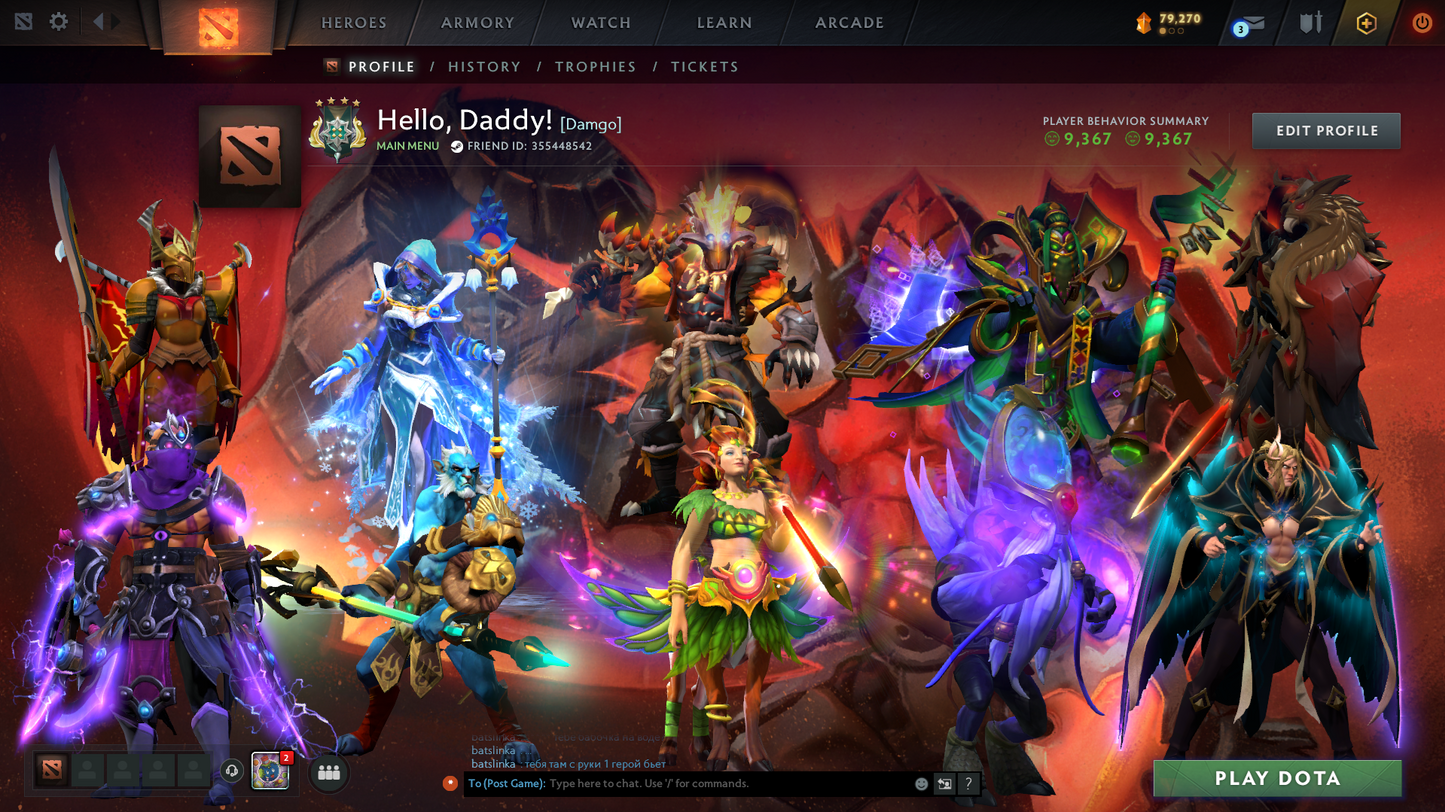The width and height of the screenshot is (1445, 812).
Task: Open the friends list icon
Action: point(329,772)
